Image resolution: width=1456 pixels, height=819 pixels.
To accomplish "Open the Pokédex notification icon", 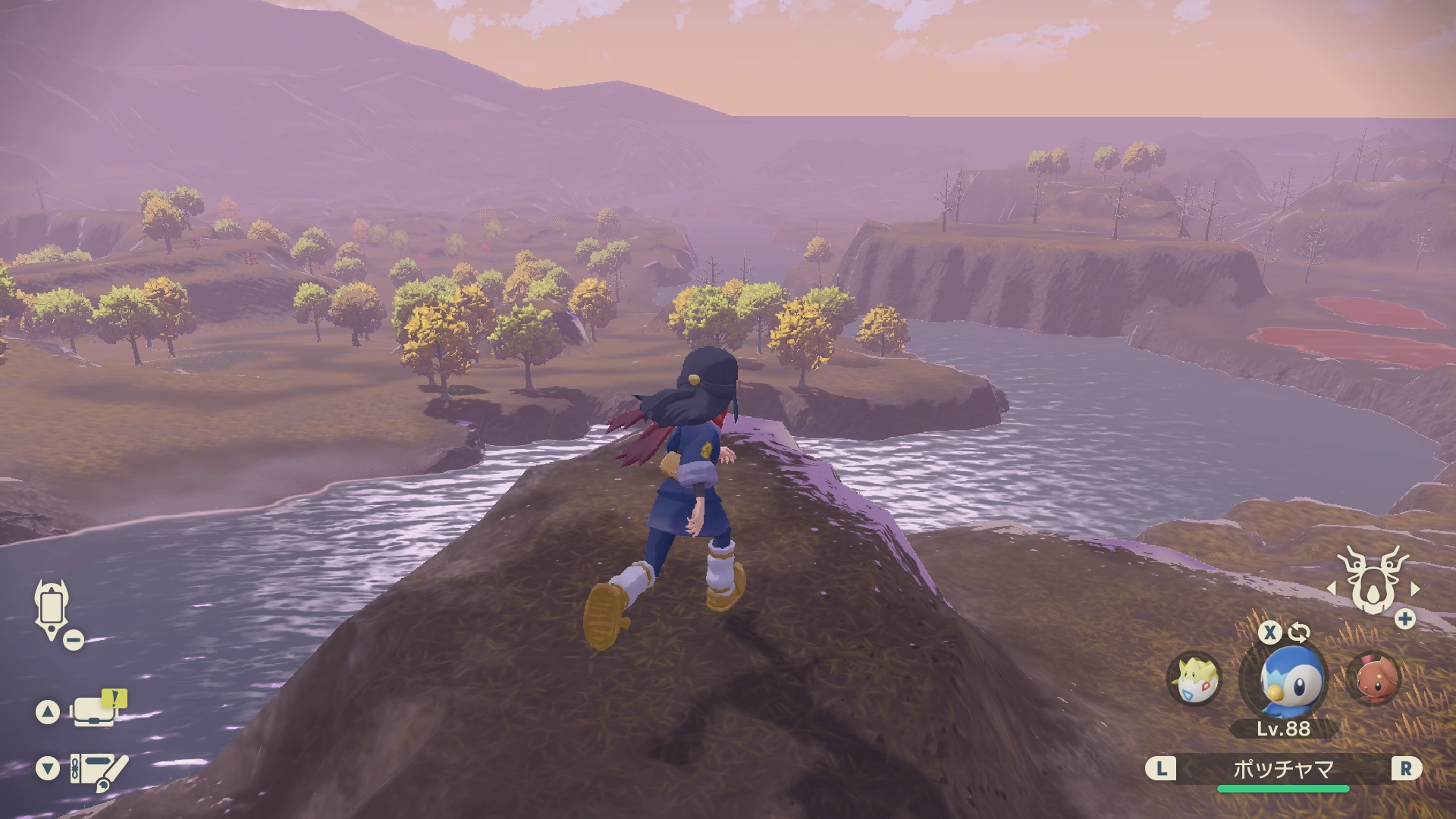I will (x=97, y=711).
